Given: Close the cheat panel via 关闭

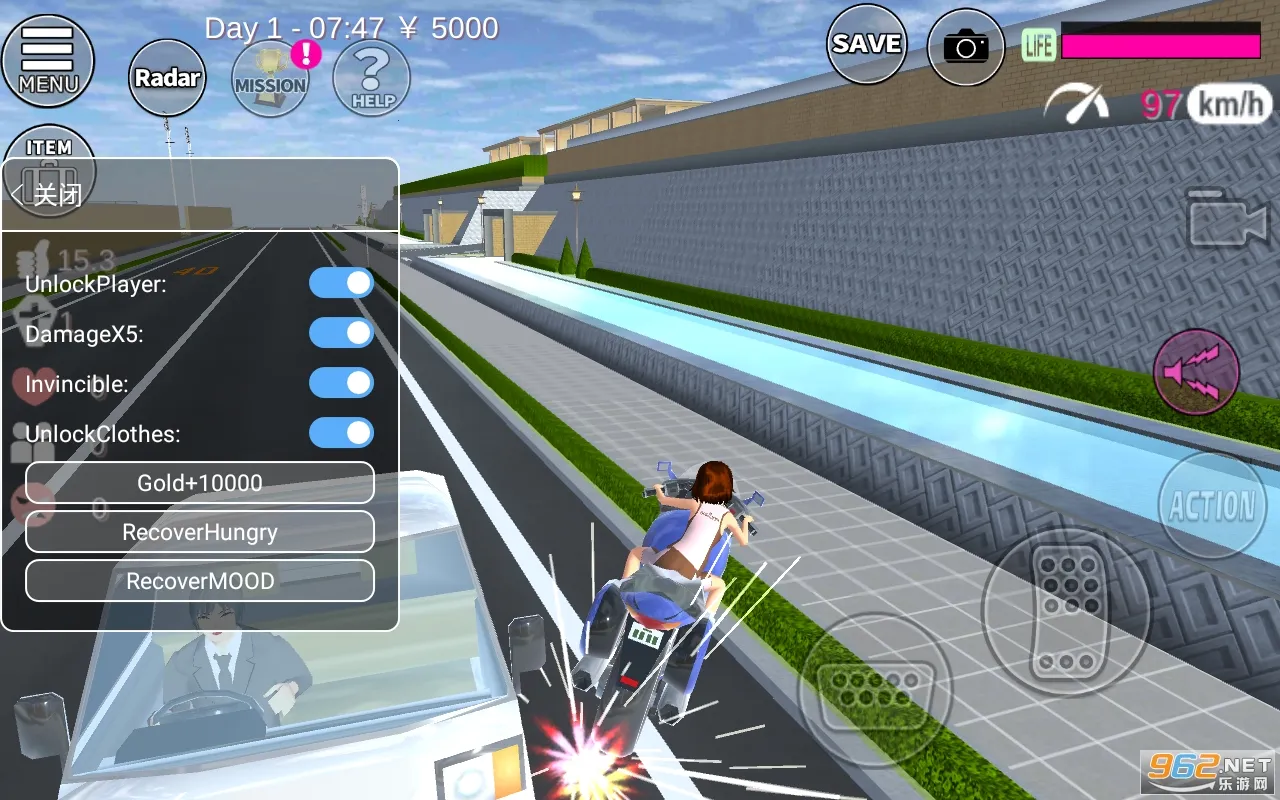Looking at the screenshot, I should 49,194.
